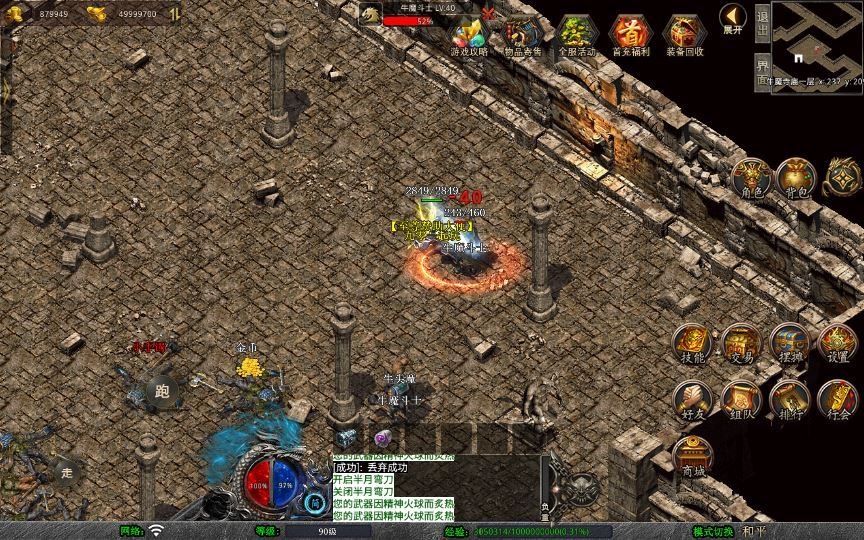This screenshot has width=864, height=540.
Task: Toggle the 跑 run movement button
Action: tap(163, 392)
